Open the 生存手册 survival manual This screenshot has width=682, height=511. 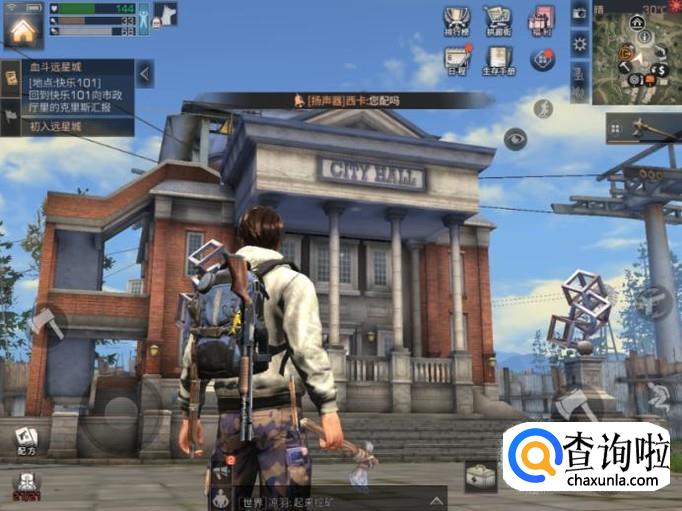point(497,58)
